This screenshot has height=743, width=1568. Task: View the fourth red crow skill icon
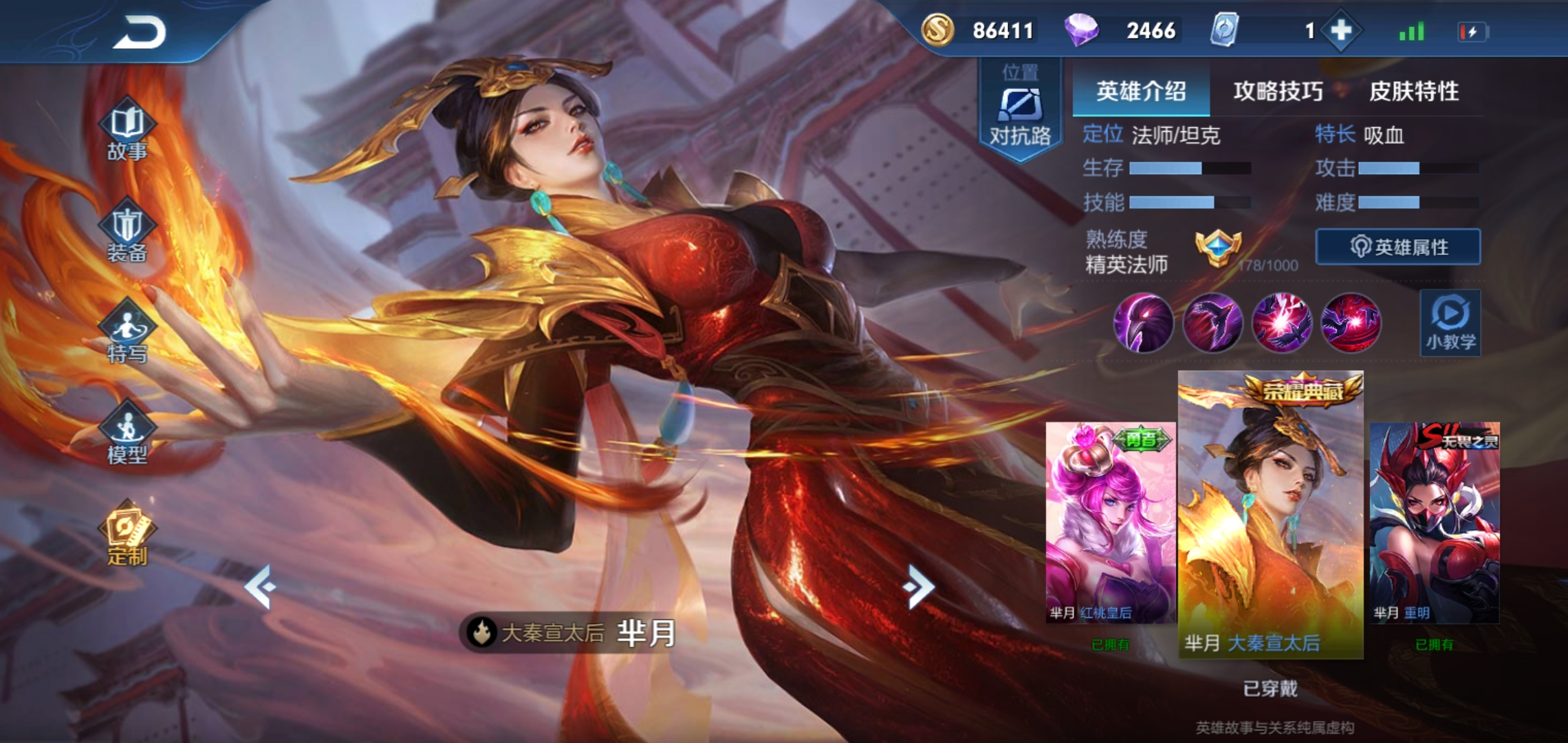point(1351,323)
